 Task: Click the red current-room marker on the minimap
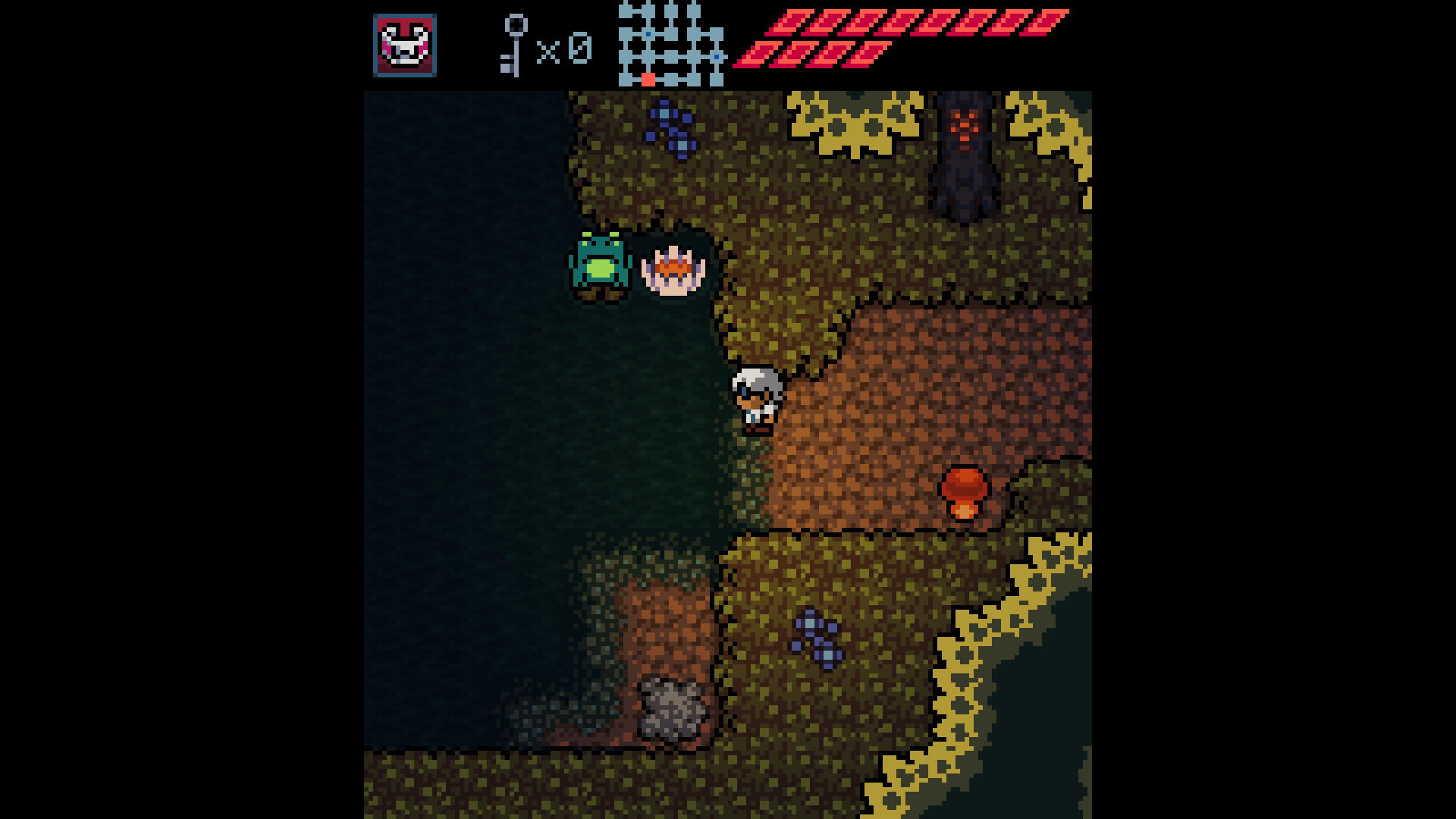pos(649,77)
